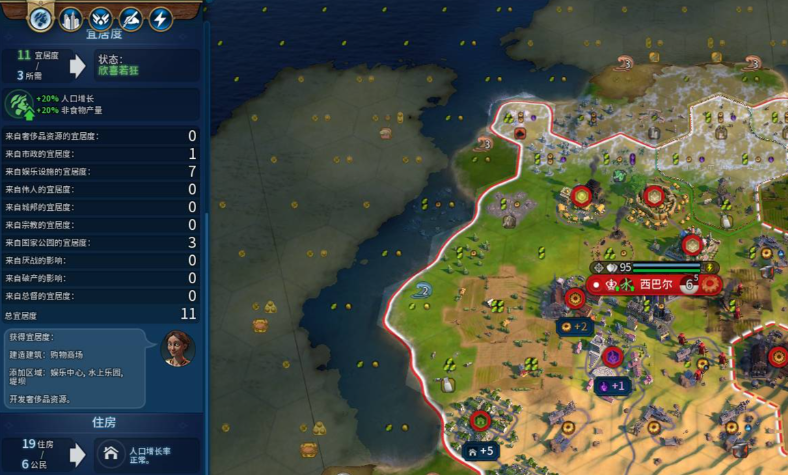Viewport: 788px width, 475px height.
Task: Switch to the citizens and amenities tab
Action: click(x=41, y=18)
